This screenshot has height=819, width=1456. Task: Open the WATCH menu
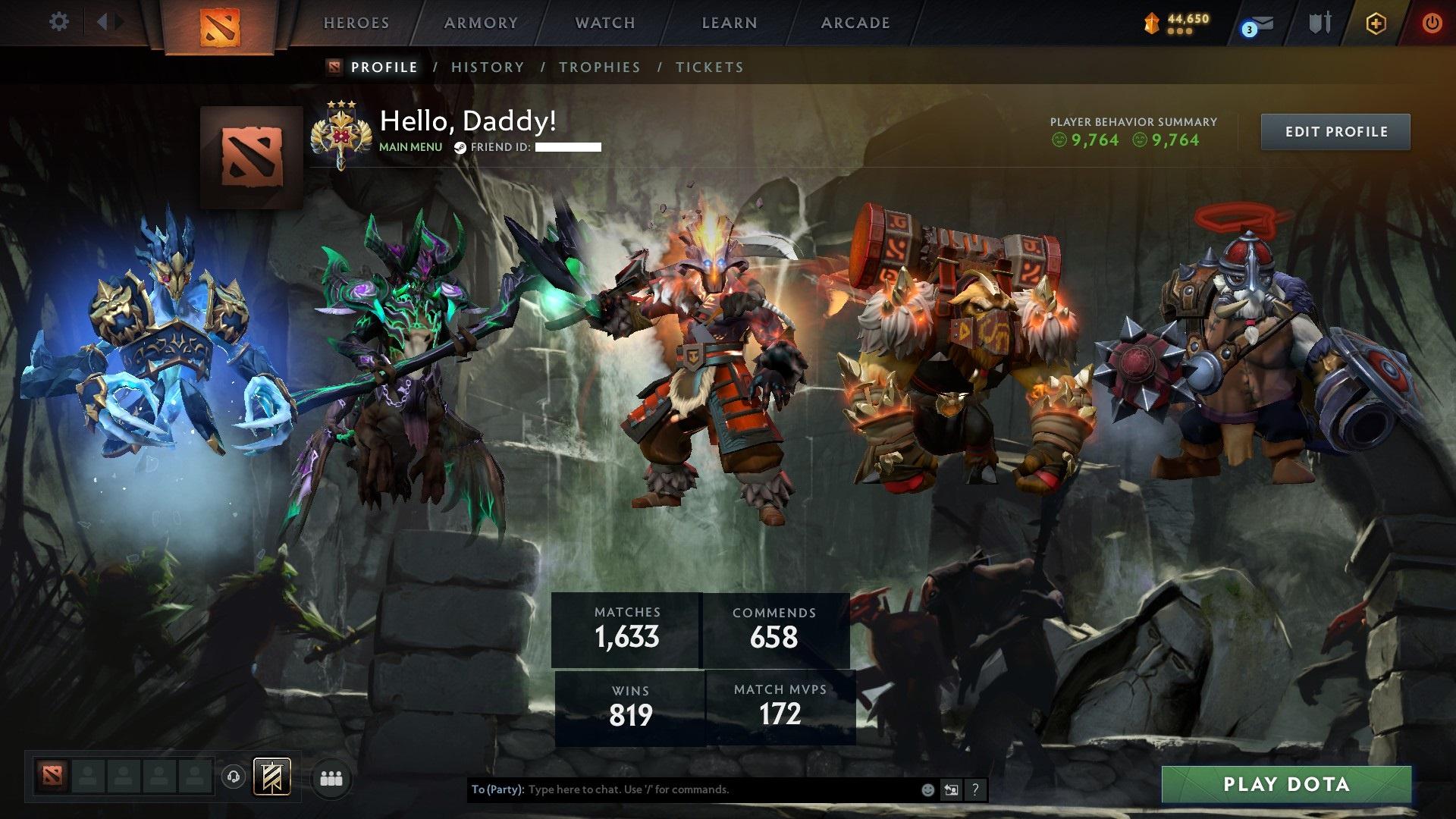coord(604,23)
